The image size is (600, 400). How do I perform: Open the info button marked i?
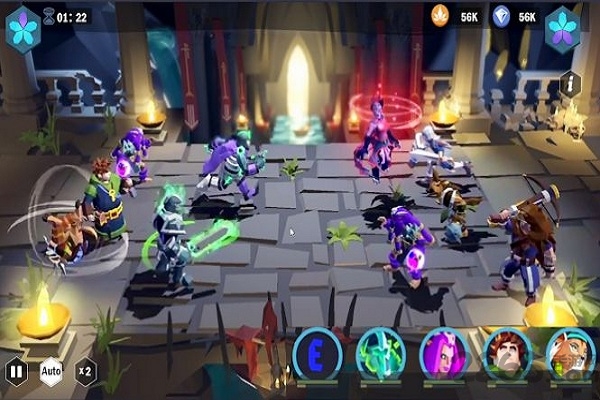(x=570, y=83)
